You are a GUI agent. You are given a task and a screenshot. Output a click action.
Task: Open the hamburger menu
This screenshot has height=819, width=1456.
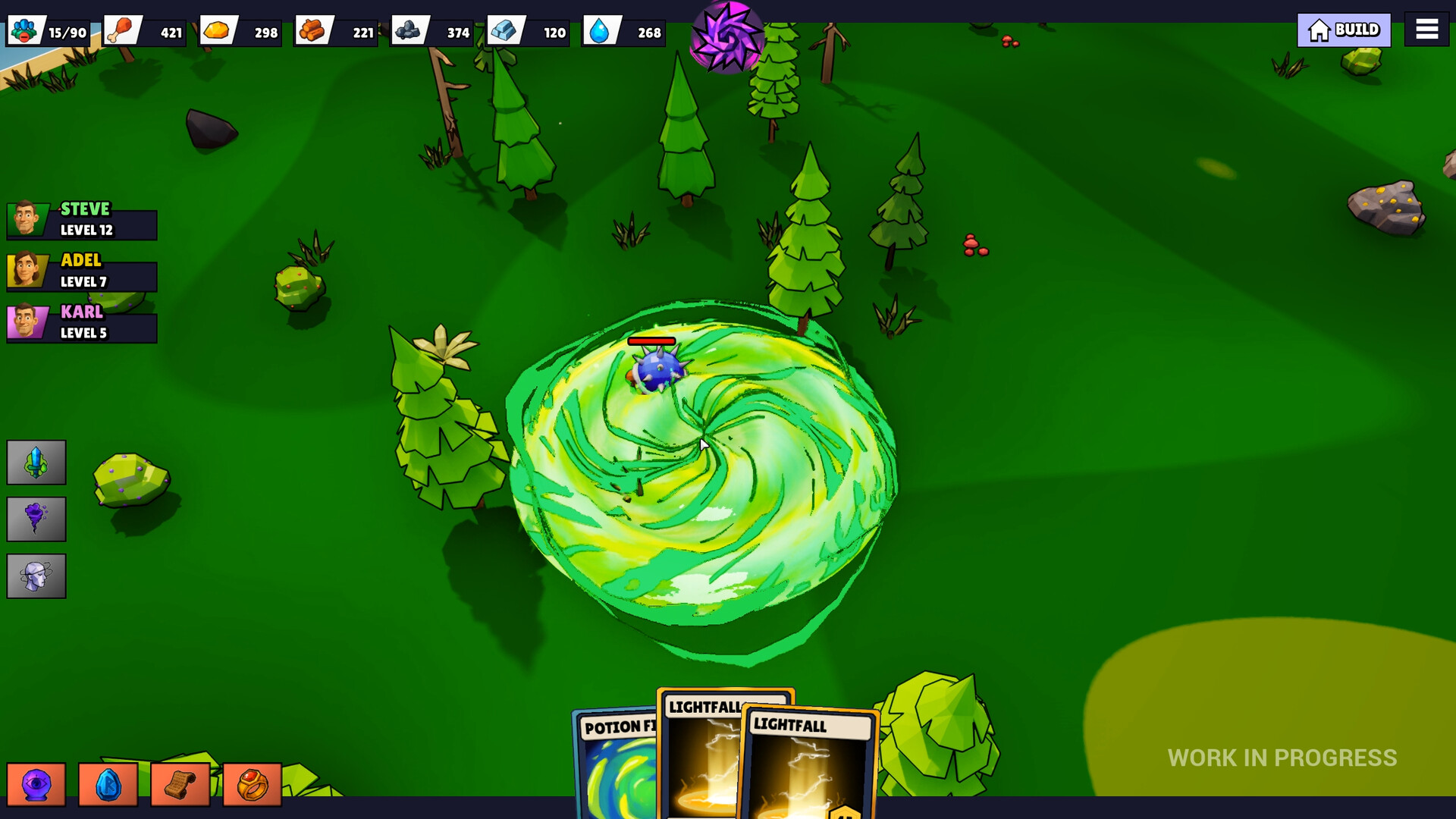tap(1426, 29)
